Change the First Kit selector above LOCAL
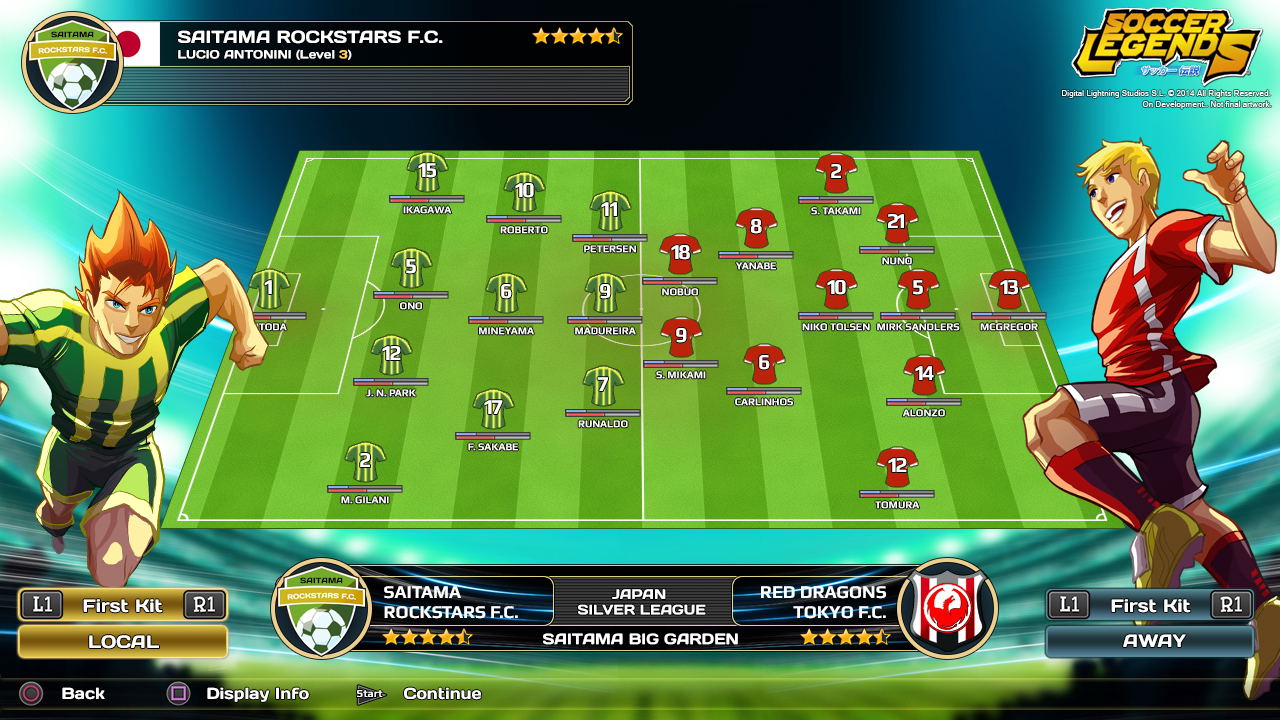The height and width of the screenshot is (720, 1280). click(123, 605)
